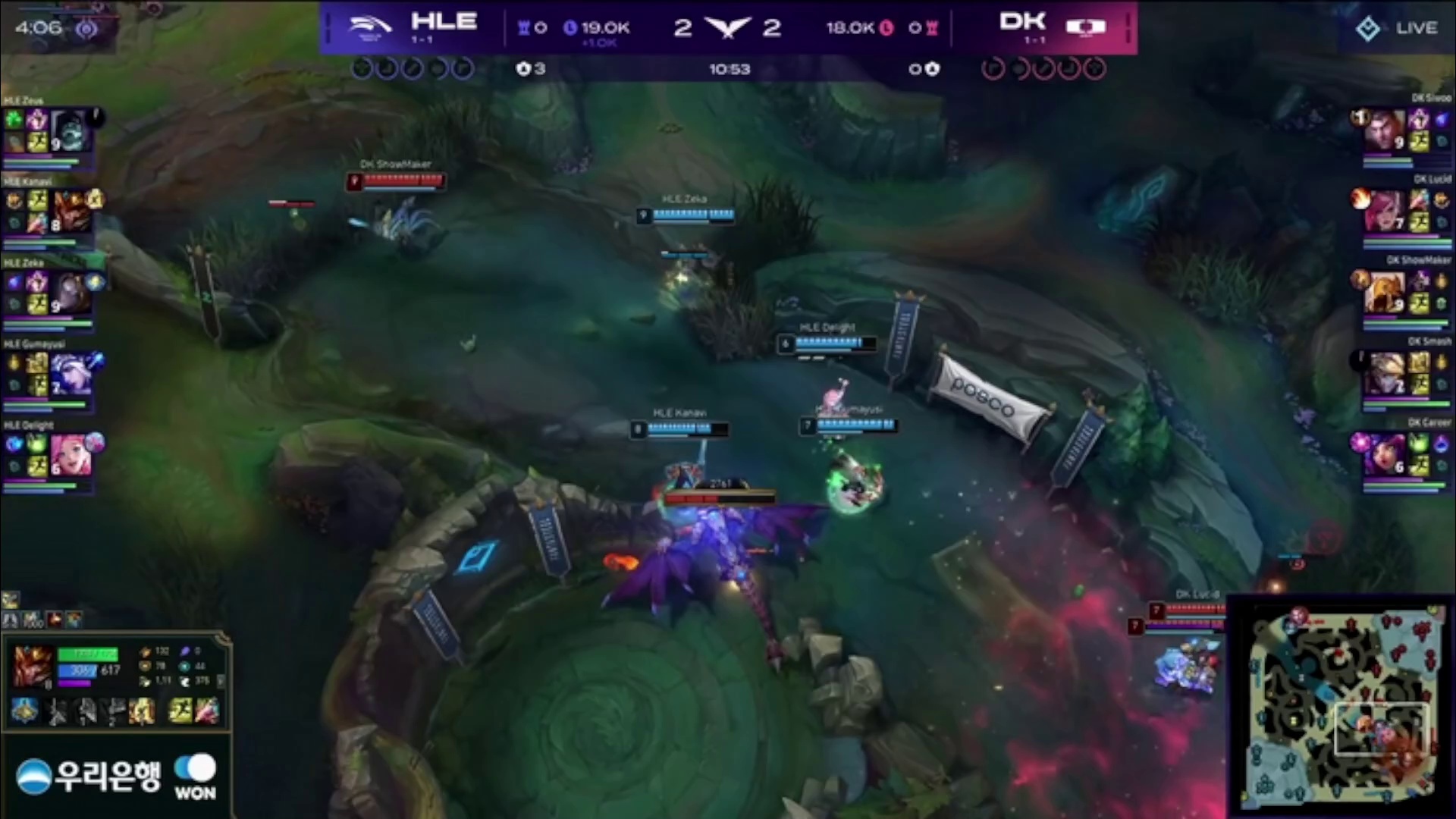Click the Flash spell in the bottom champion panel

(x=180, y=711)
